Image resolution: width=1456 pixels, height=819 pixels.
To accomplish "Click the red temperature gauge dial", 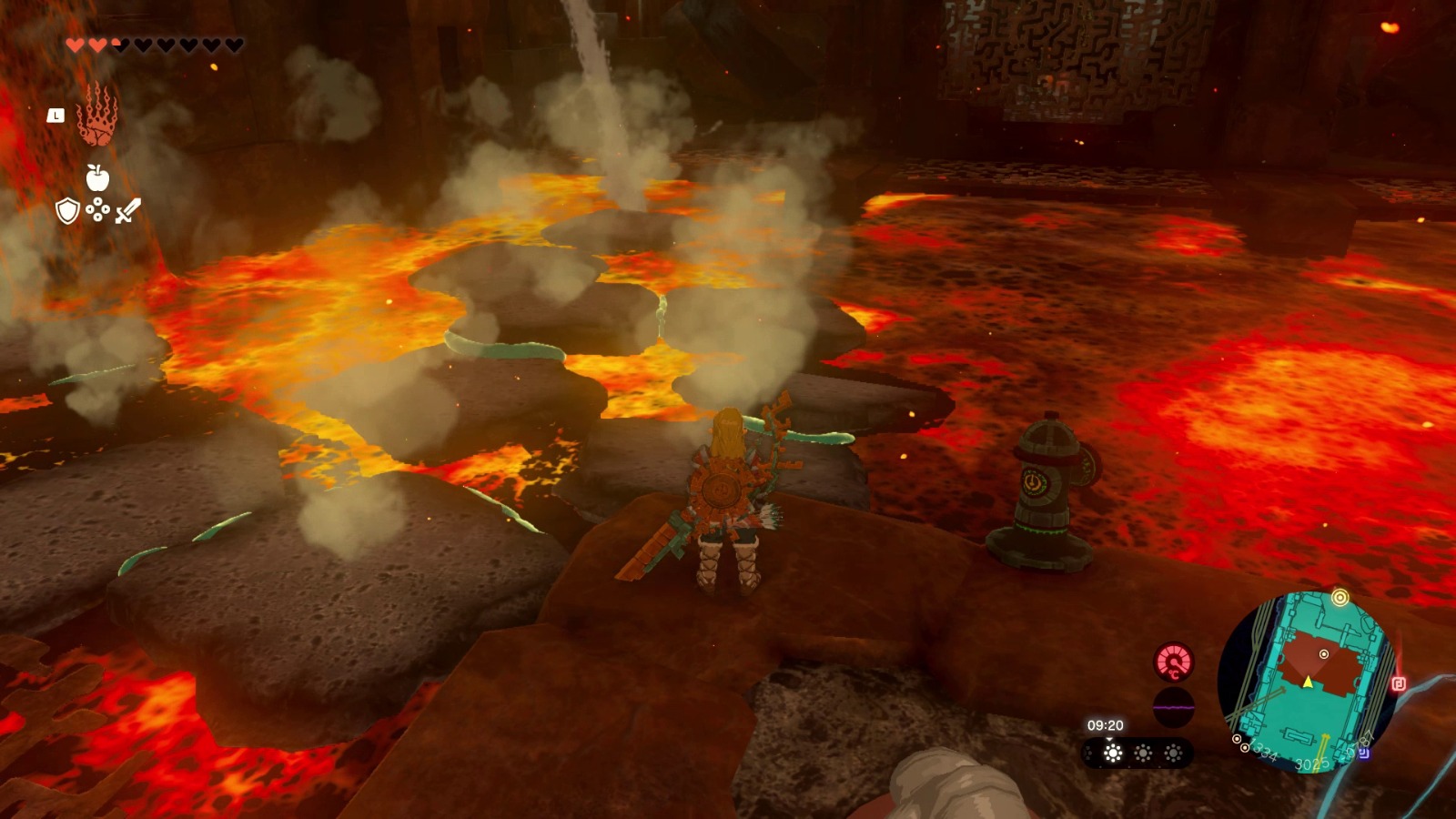I will (x=1173, y=662).
